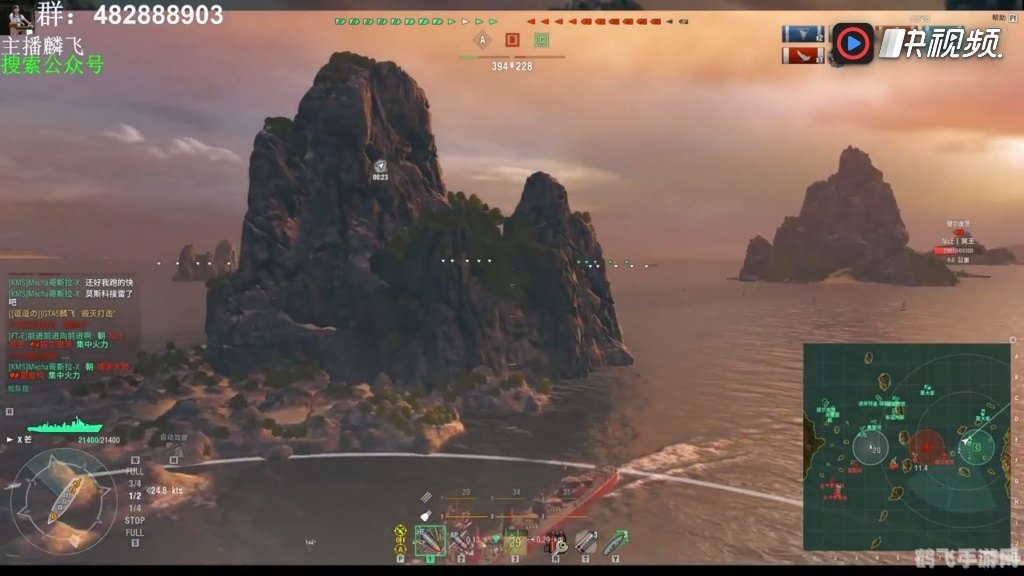This screenshot has height=576, width=1024.
Task: Select capture point A indicator
Action: pos(483,40)
